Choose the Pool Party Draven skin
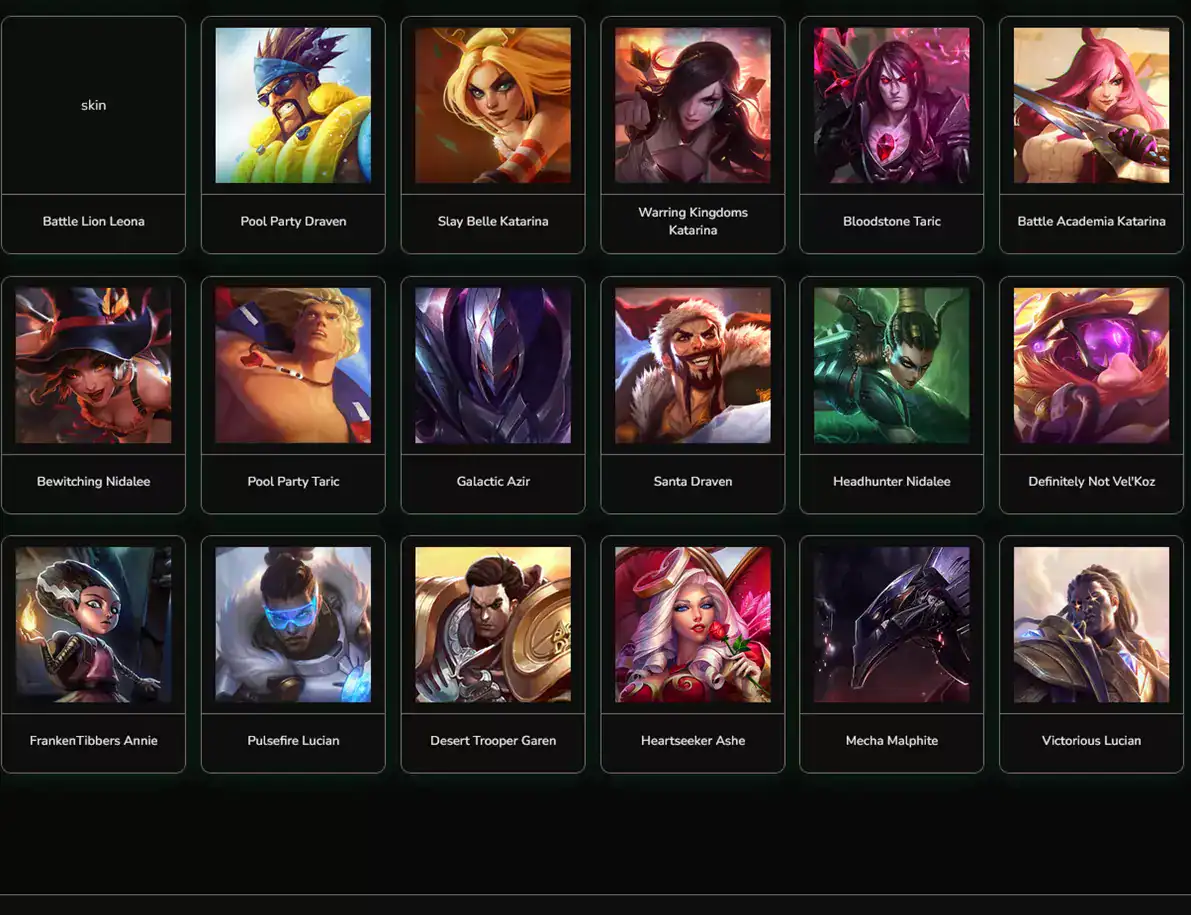This screenshot has height=915, width=1191. (x=293, y=135)
